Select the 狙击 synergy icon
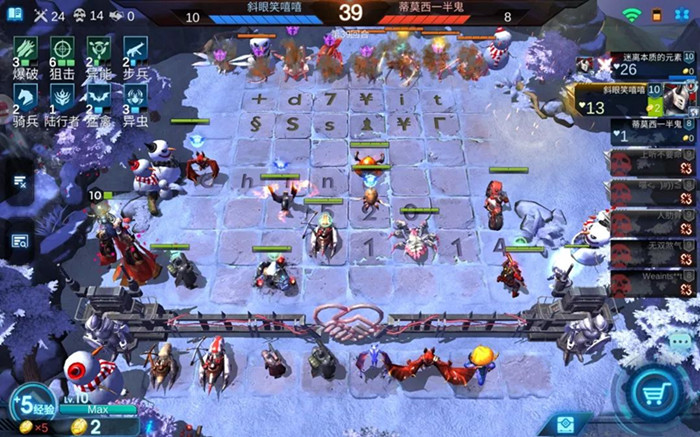Image resolution: width=700 pixels, height=437 pixels. click(61, 52)
